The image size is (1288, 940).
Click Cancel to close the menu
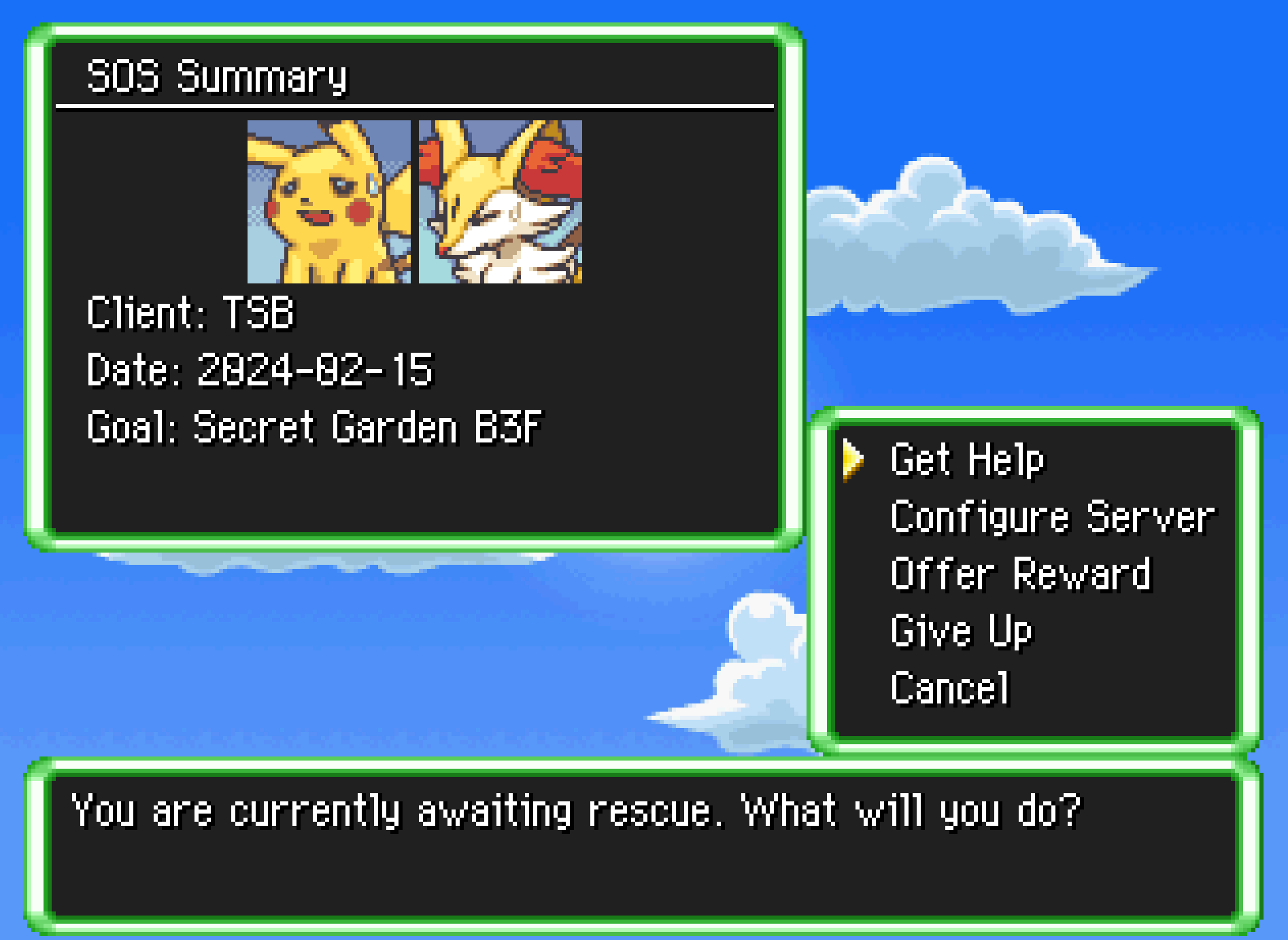click(950, 688)
